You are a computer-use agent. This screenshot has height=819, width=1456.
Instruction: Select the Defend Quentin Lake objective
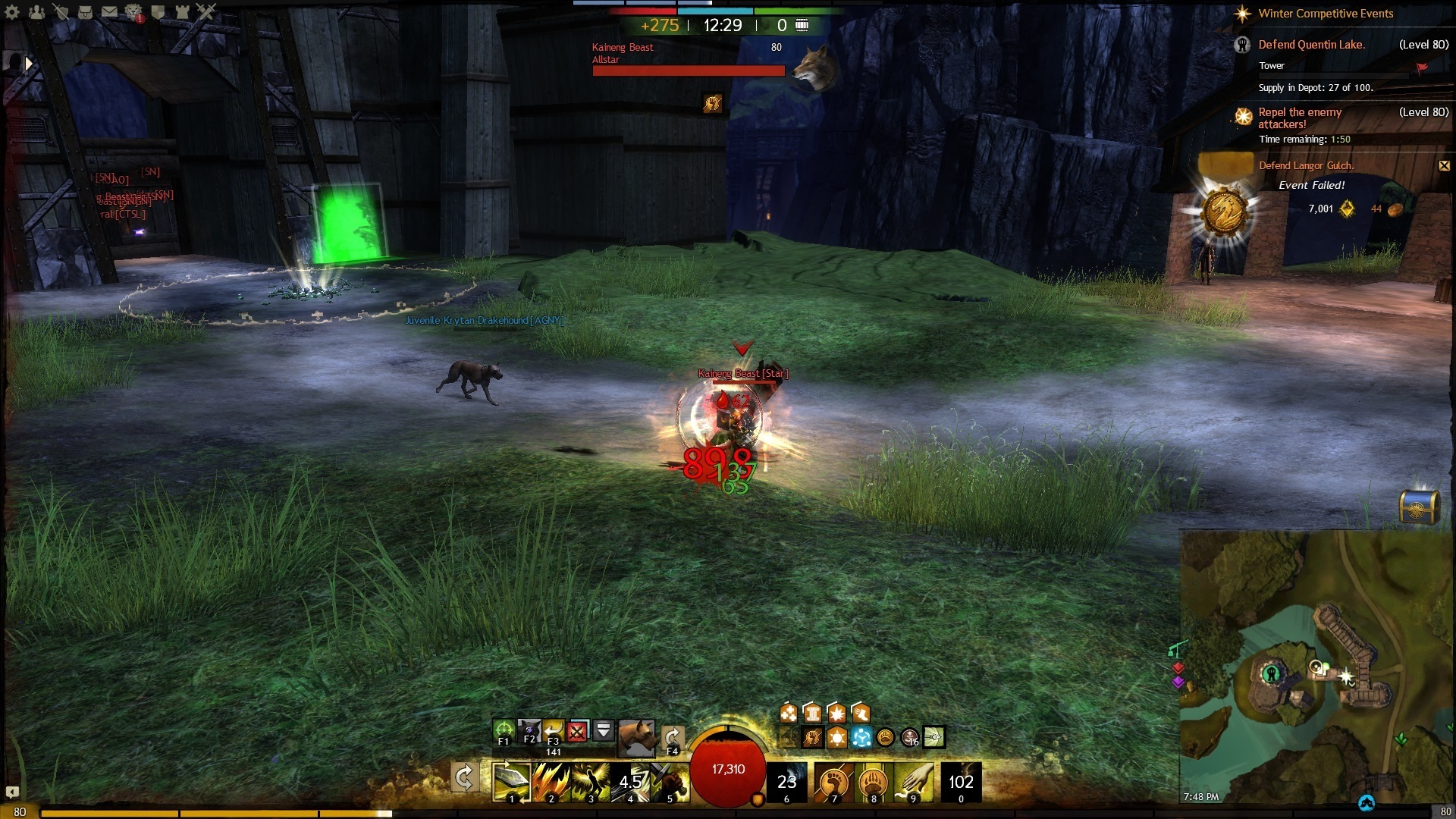click(1311, 45)
